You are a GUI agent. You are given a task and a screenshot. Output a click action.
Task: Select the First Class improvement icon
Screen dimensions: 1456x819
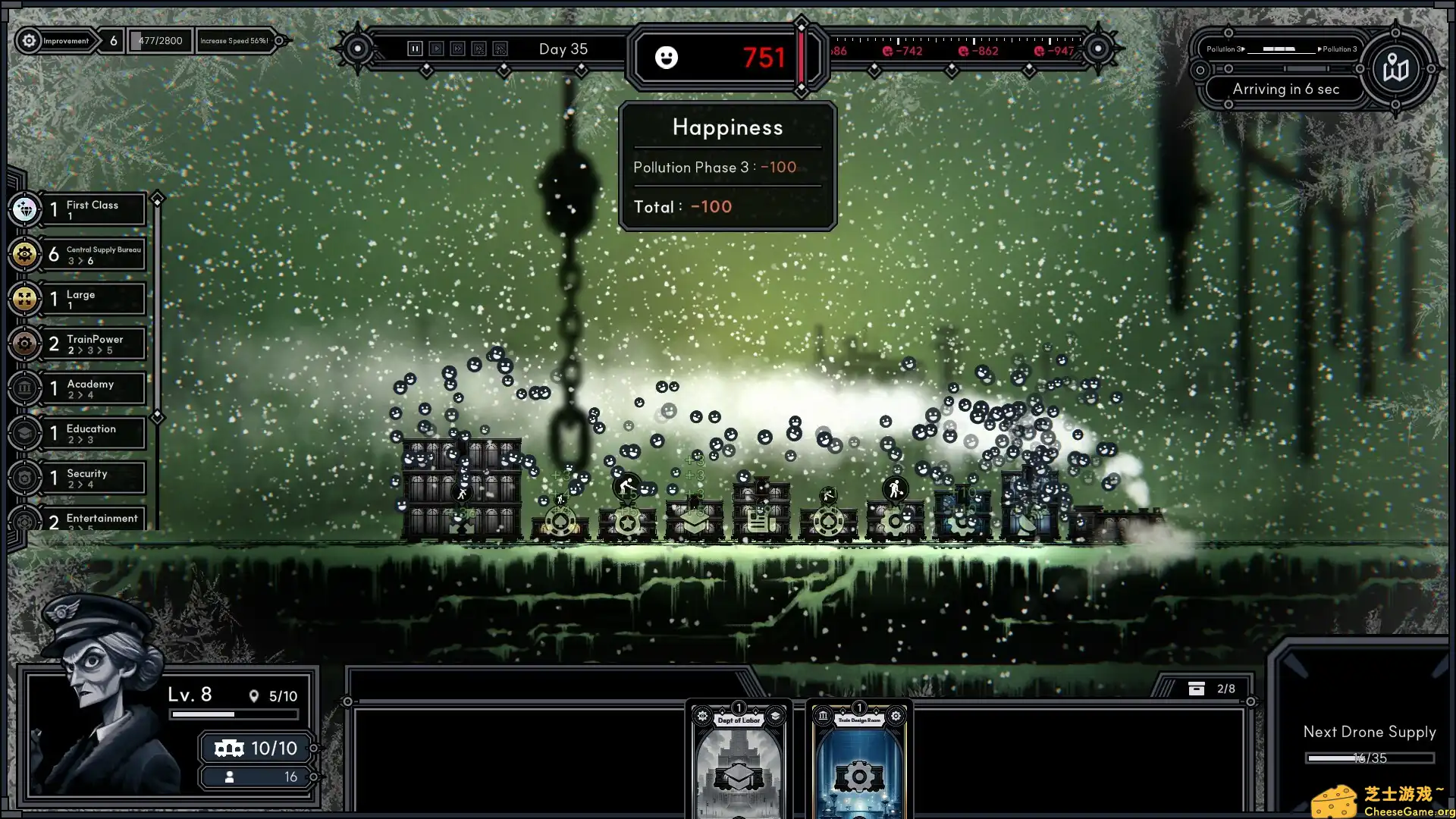25,209
